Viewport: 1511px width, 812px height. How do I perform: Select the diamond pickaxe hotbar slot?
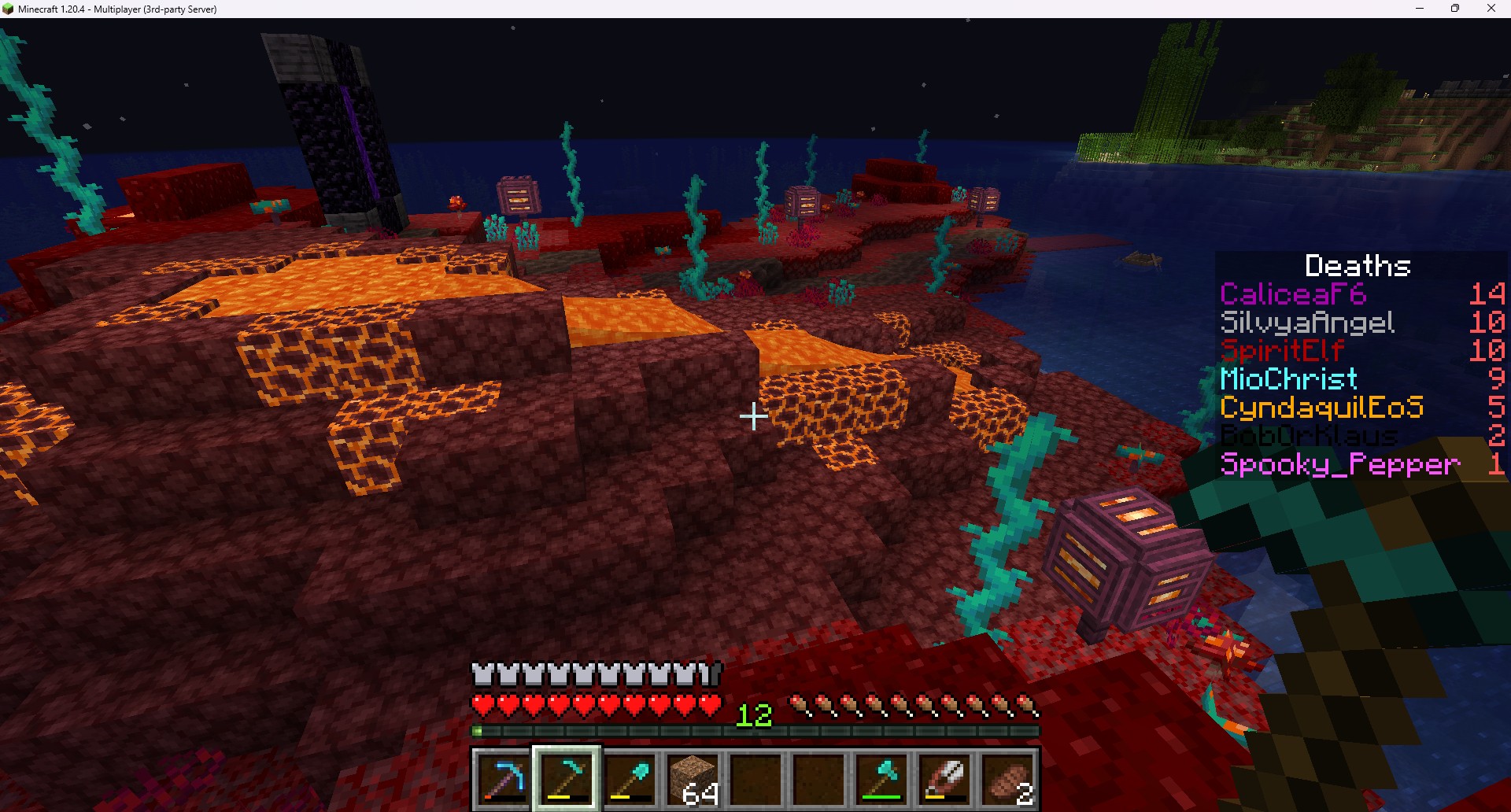tap(503, 778)
